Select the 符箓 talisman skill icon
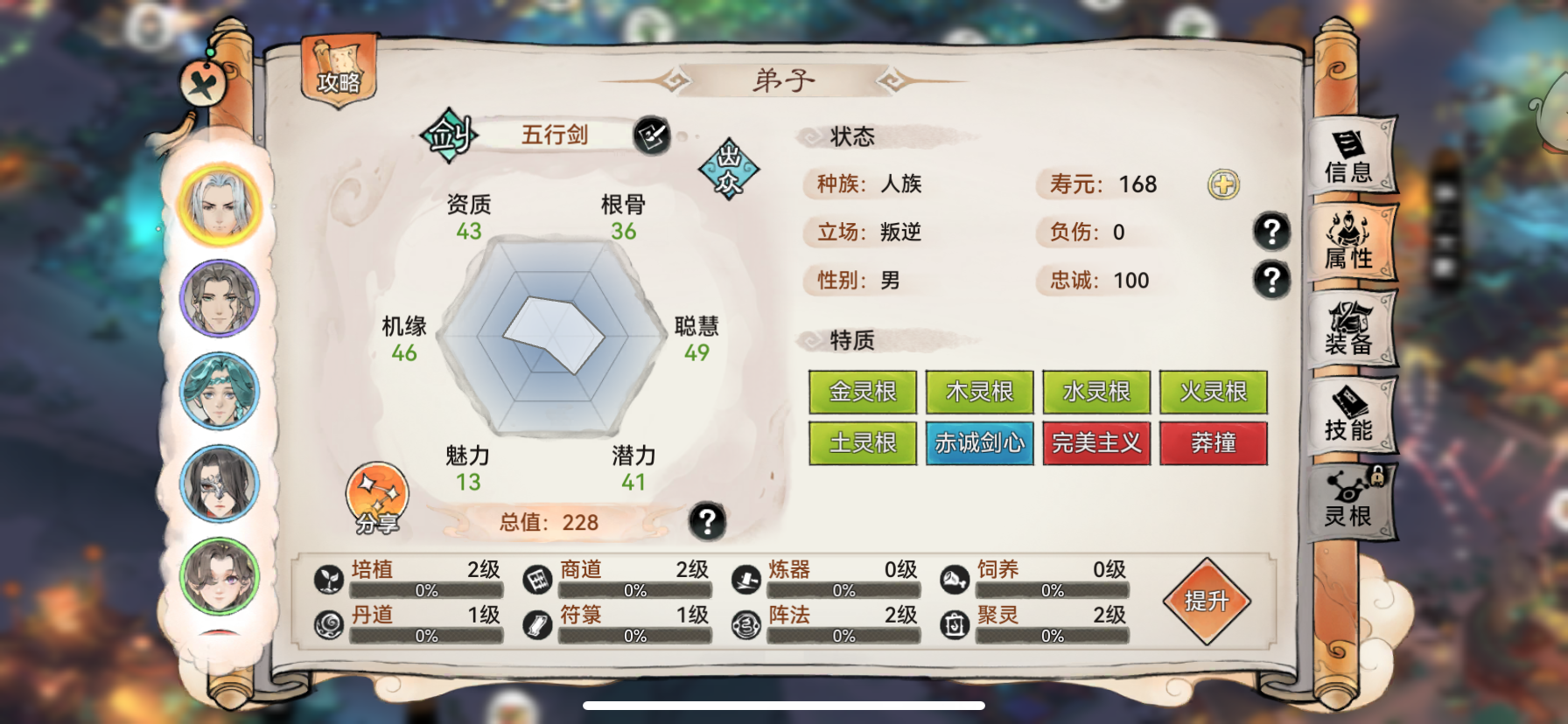This screenshot has width=1568, height=724. pos(536,625)
